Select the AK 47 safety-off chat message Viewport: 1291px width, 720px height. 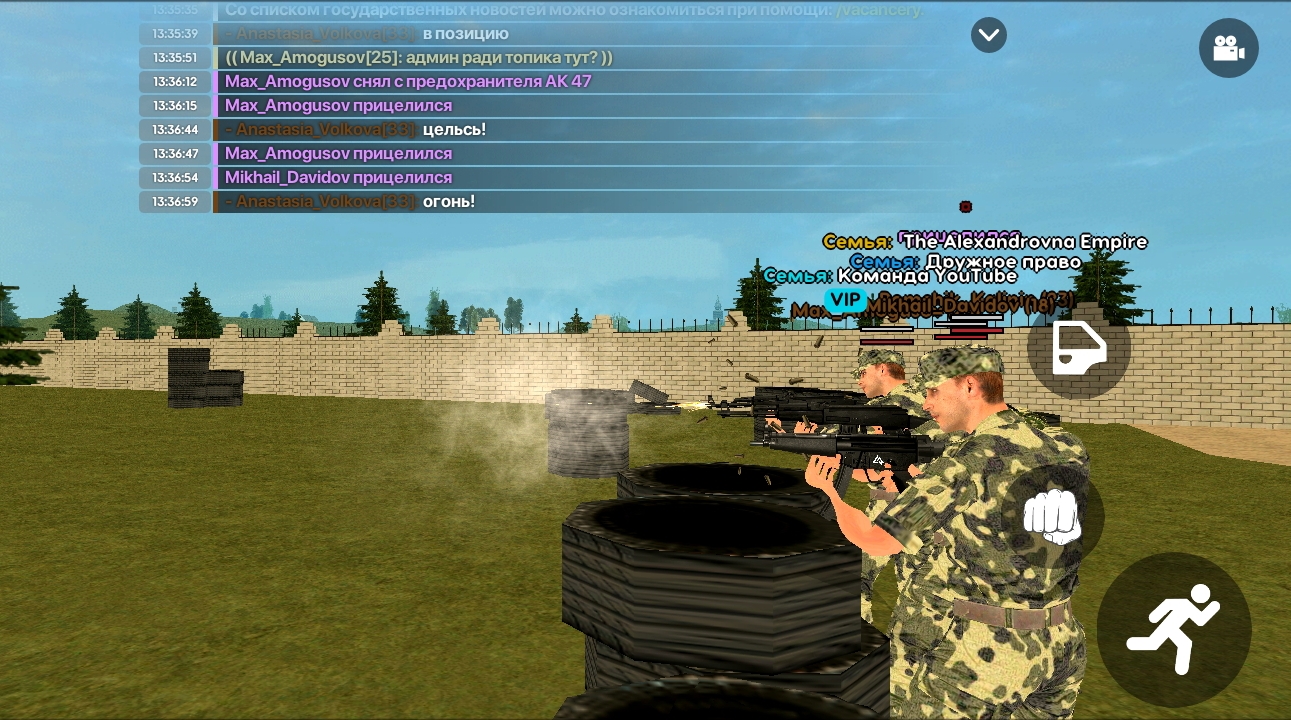pos(408,82)
